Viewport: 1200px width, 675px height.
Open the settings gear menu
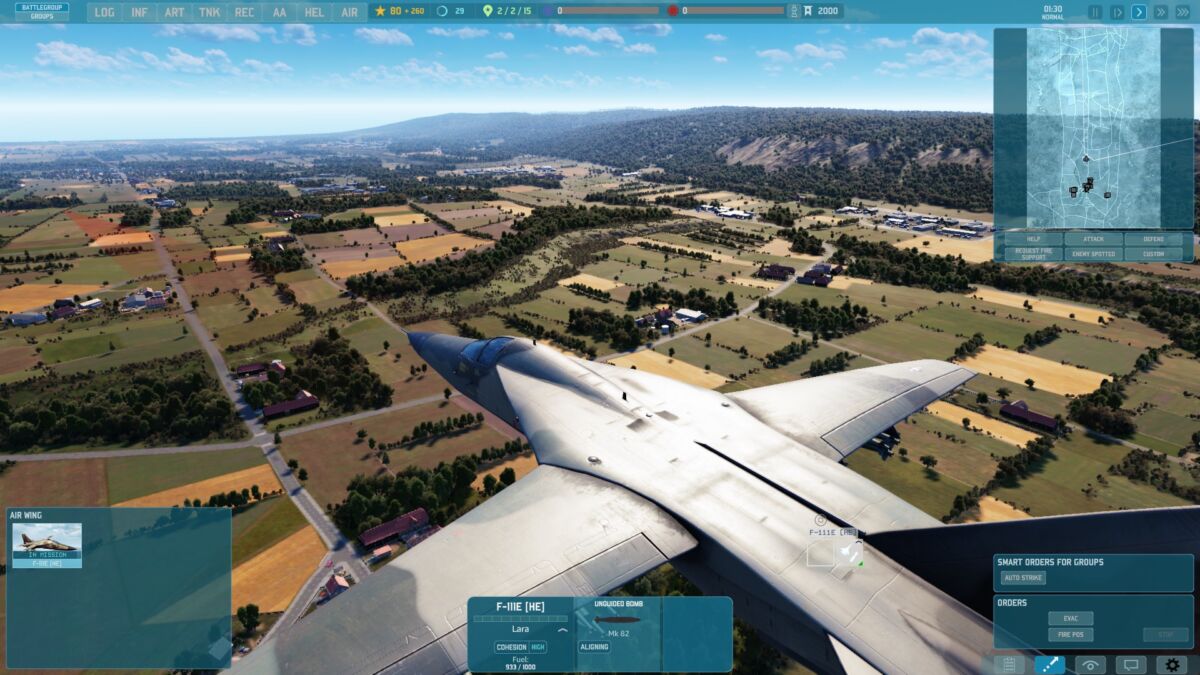[1172, 664]
